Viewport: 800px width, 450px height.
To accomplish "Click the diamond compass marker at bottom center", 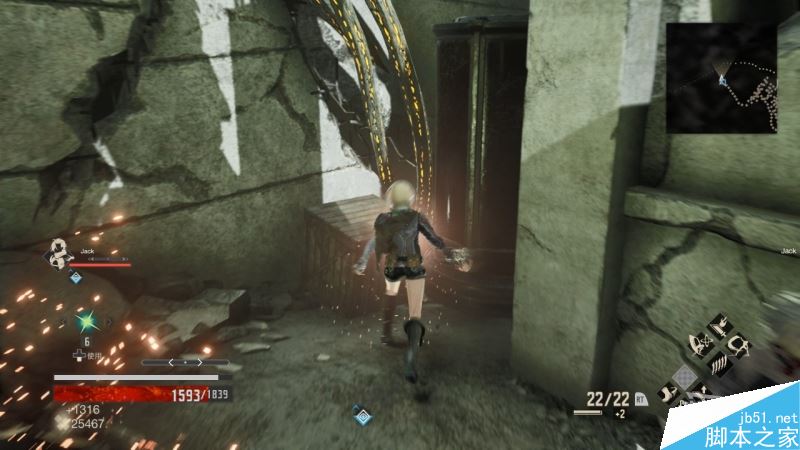I will point(361,413).
